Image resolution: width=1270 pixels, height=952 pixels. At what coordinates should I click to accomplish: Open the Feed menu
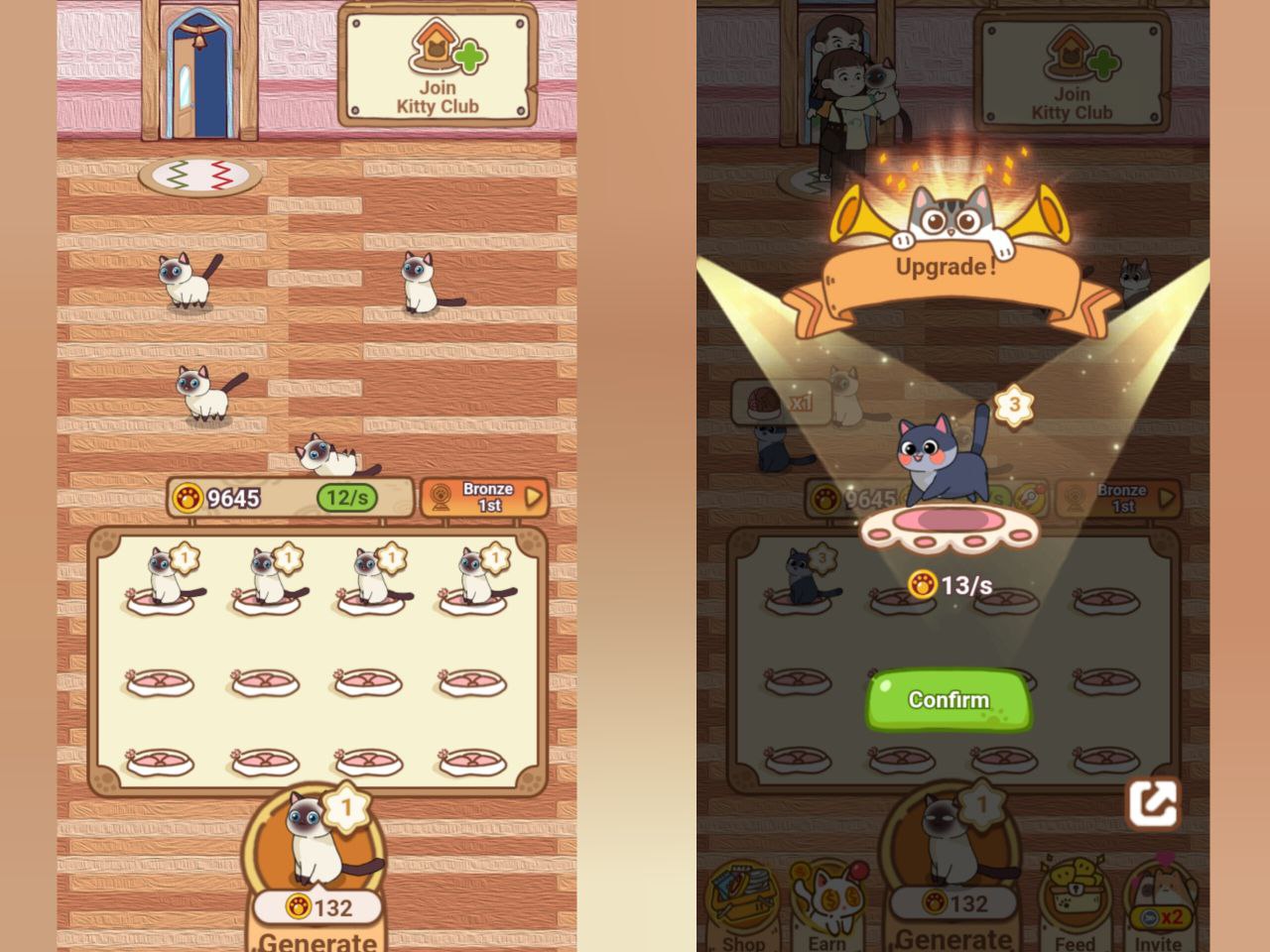pyautogui.click(x=1075, y=907)
